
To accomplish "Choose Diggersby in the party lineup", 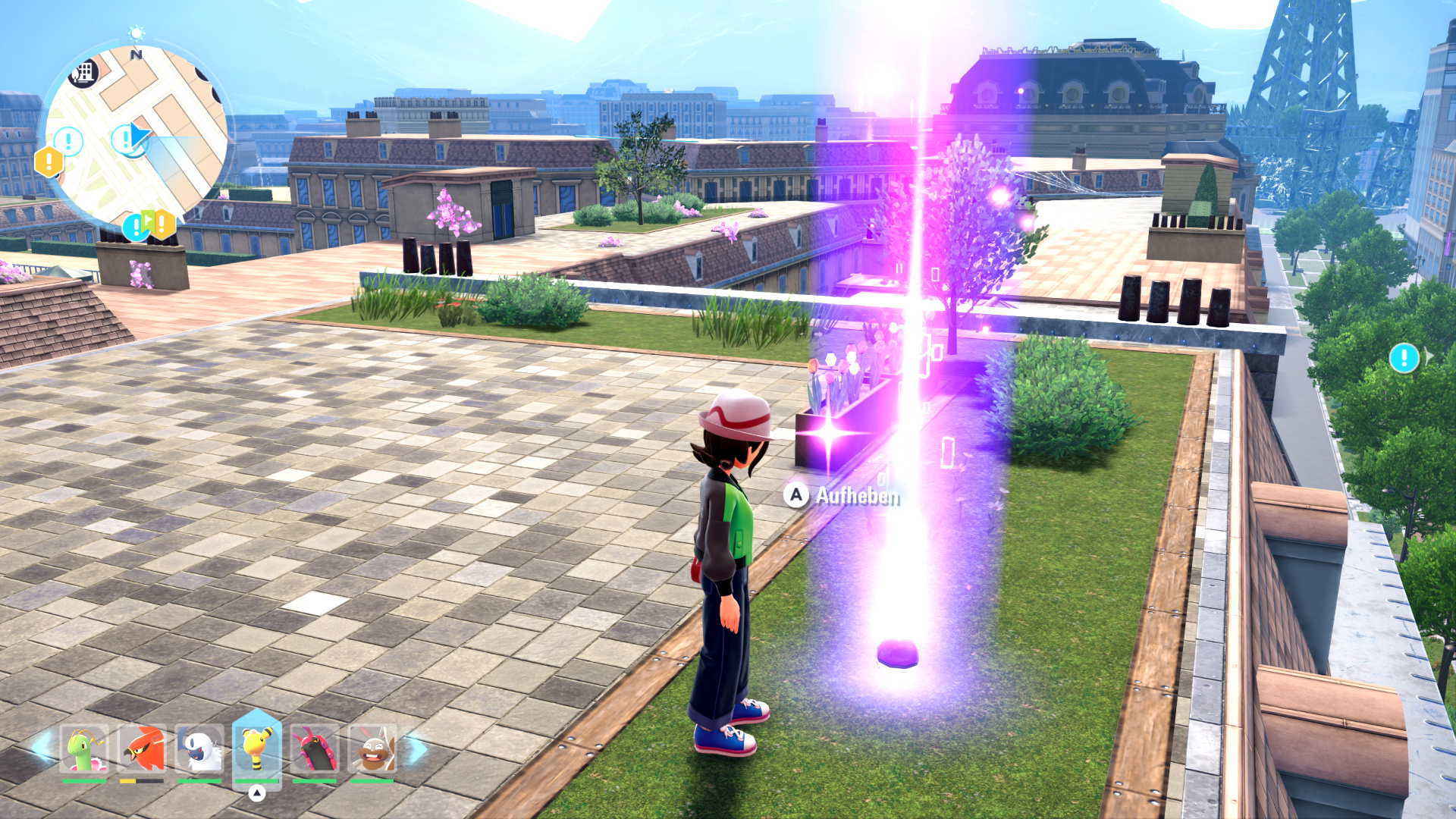I will coord(372,749).
